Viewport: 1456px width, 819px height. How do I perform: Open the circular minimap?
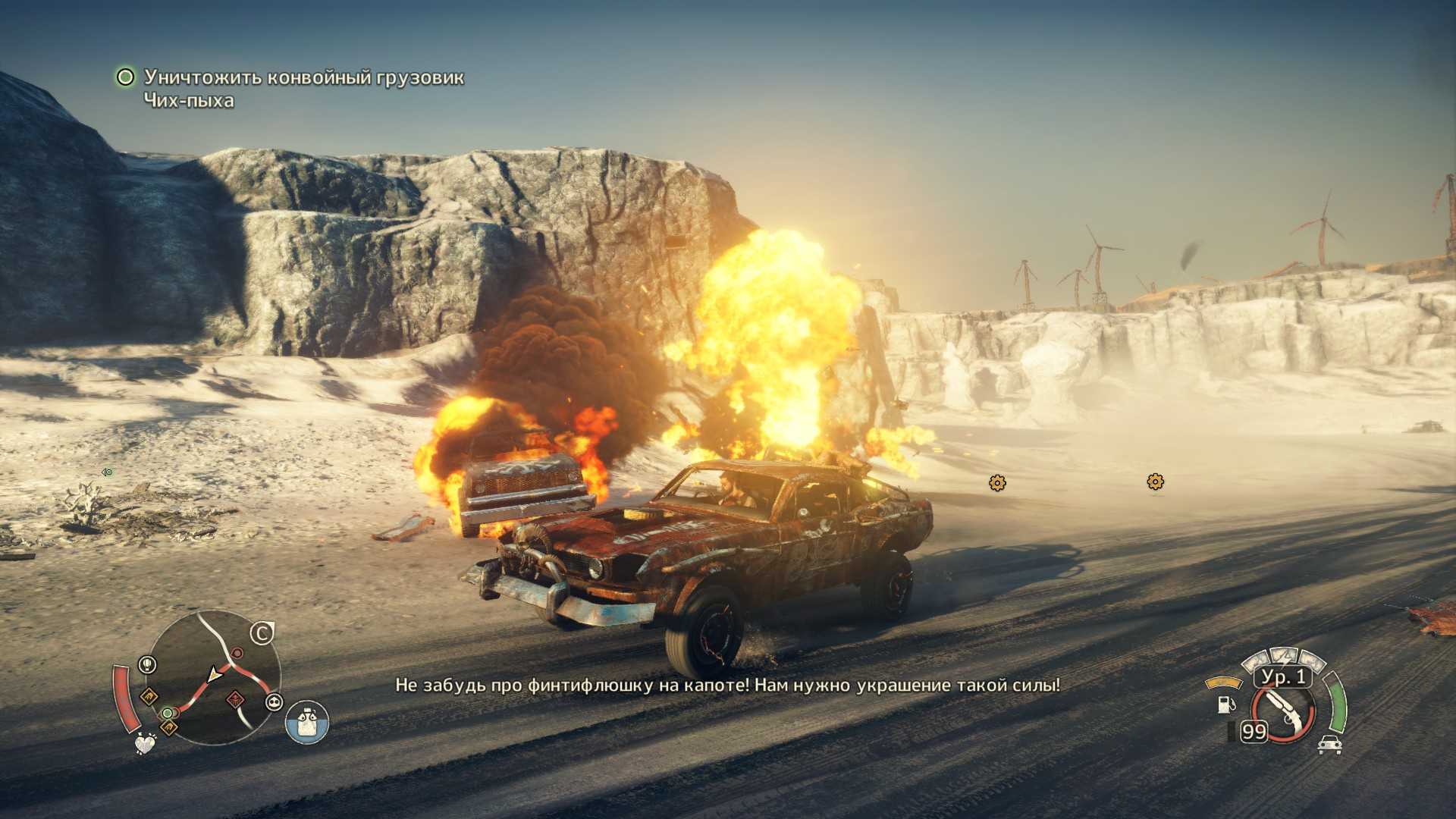tap(212, 677)
